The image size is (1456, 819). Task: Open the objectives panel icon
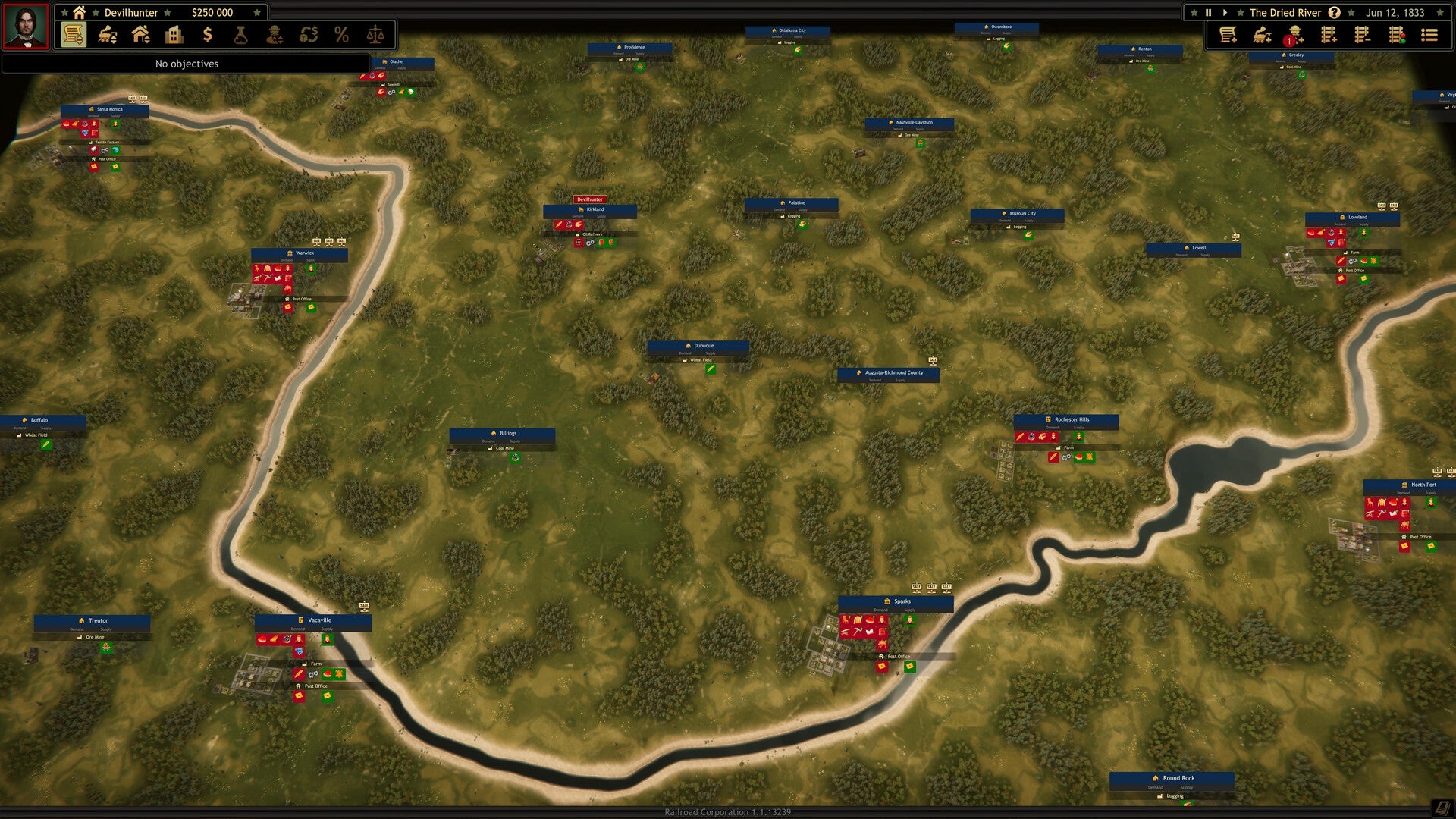[x=73, y=35]
